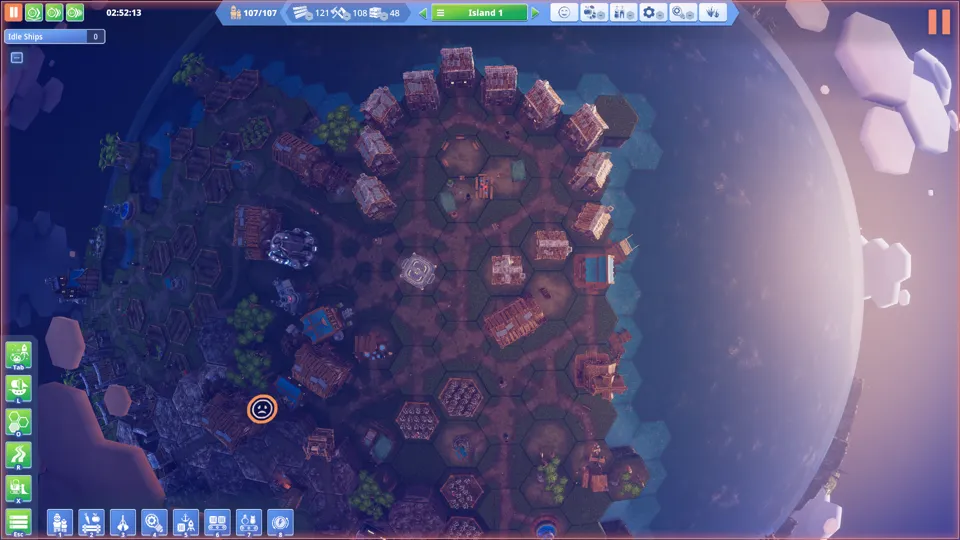Image resolution: width=960 pixels, height=540 pixels.
Task: Select the anchor and rocket build category
Action: [x=185, y=521]
